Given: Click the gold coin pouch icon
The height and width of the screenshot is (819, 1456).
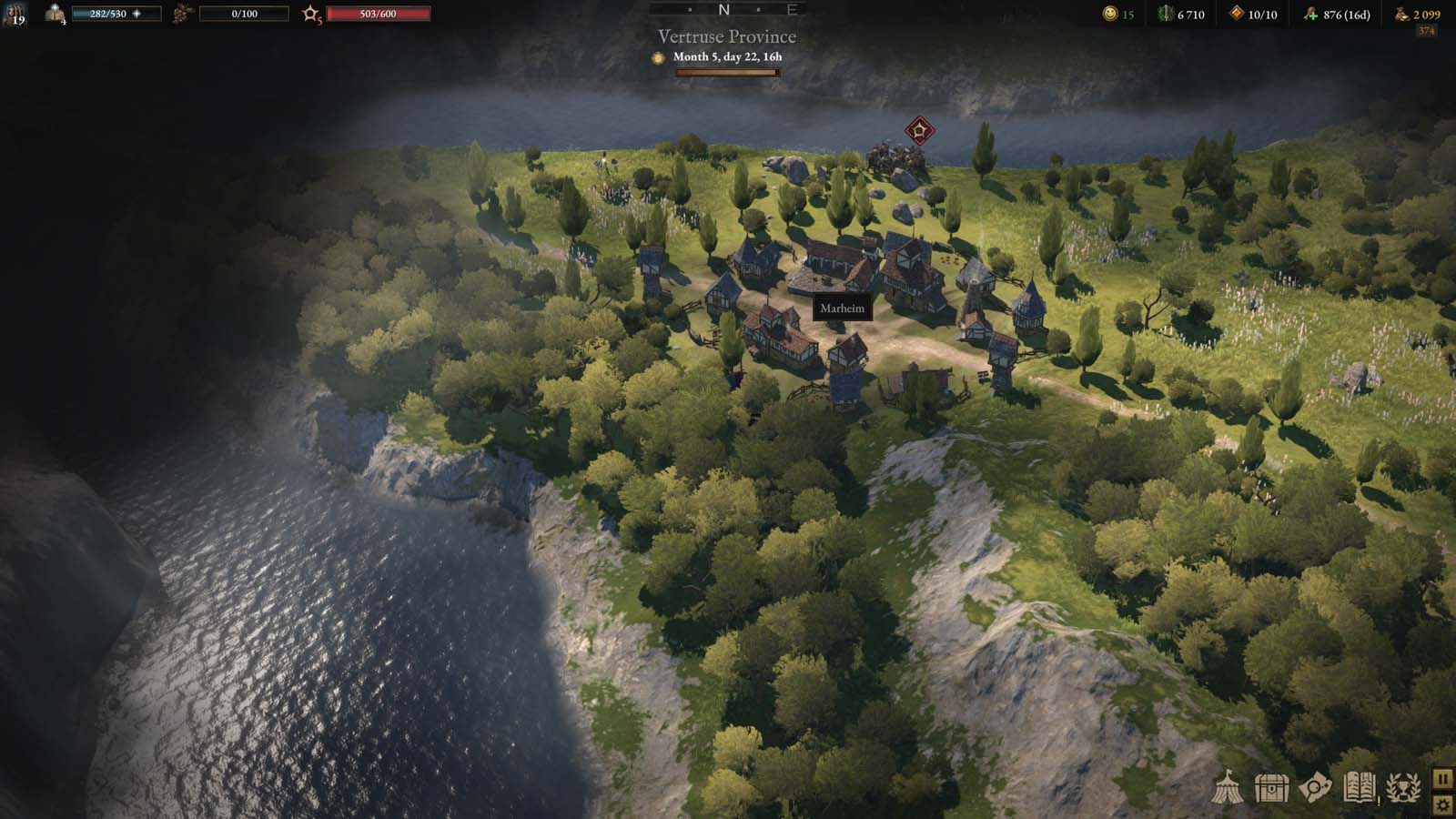Looking at the screenshot, I should pos(1401,14).
